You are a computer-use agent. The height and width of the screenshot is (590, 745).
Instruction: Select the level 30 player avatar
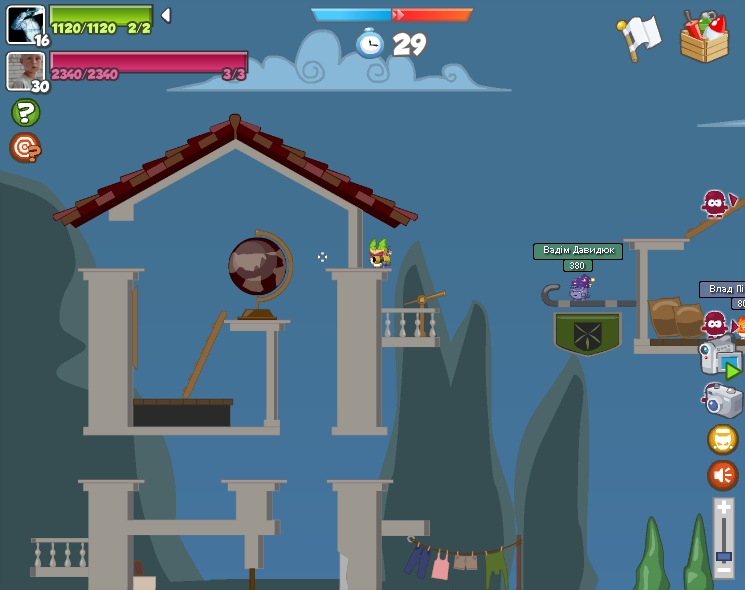tap(25, 70)
